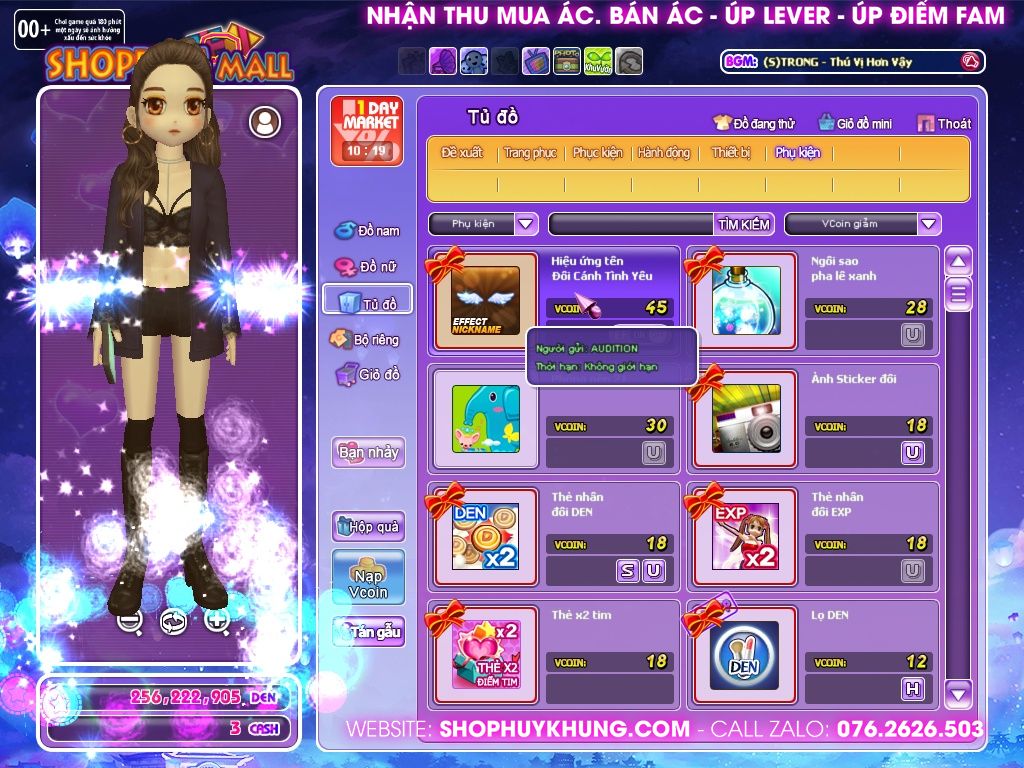
Task: Exit the shop with Thoát
Action: [943, 123]
